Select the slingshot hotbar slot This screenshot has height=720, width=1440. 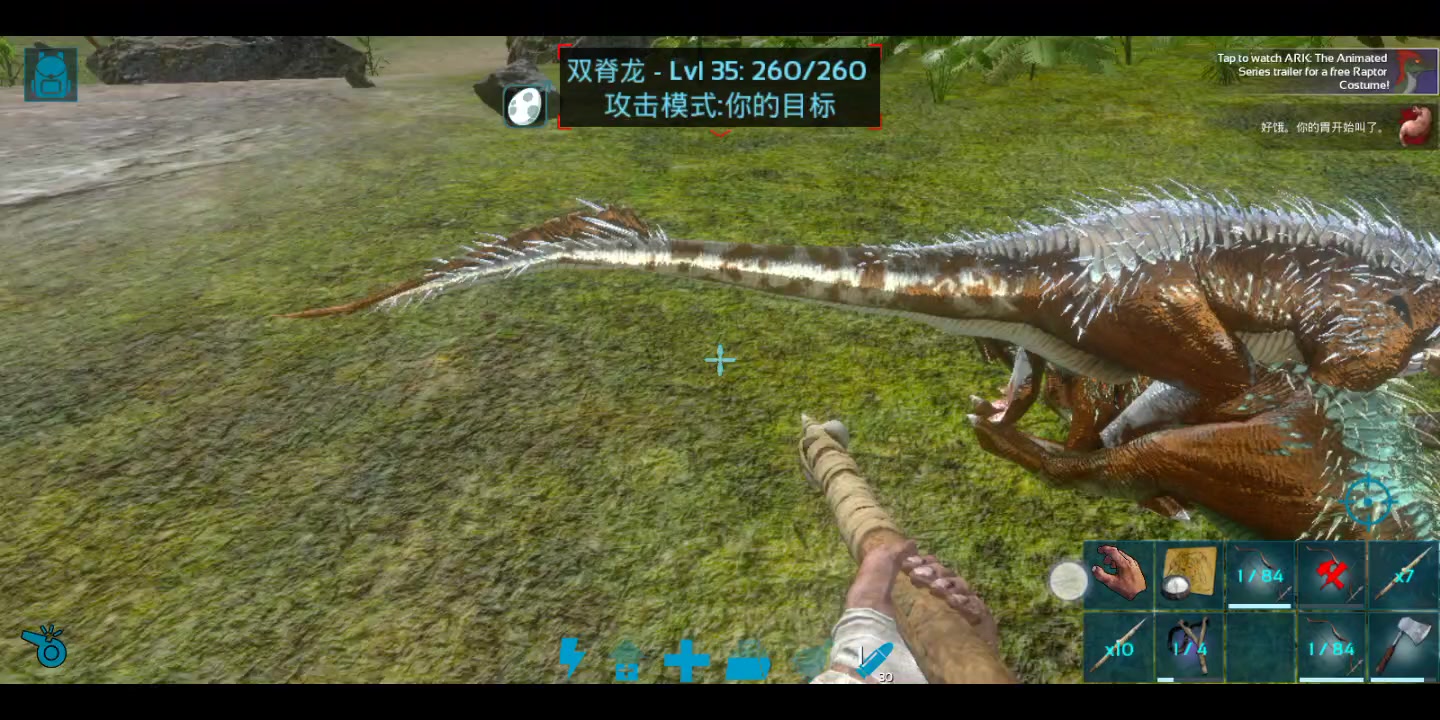coord(1189,647)
